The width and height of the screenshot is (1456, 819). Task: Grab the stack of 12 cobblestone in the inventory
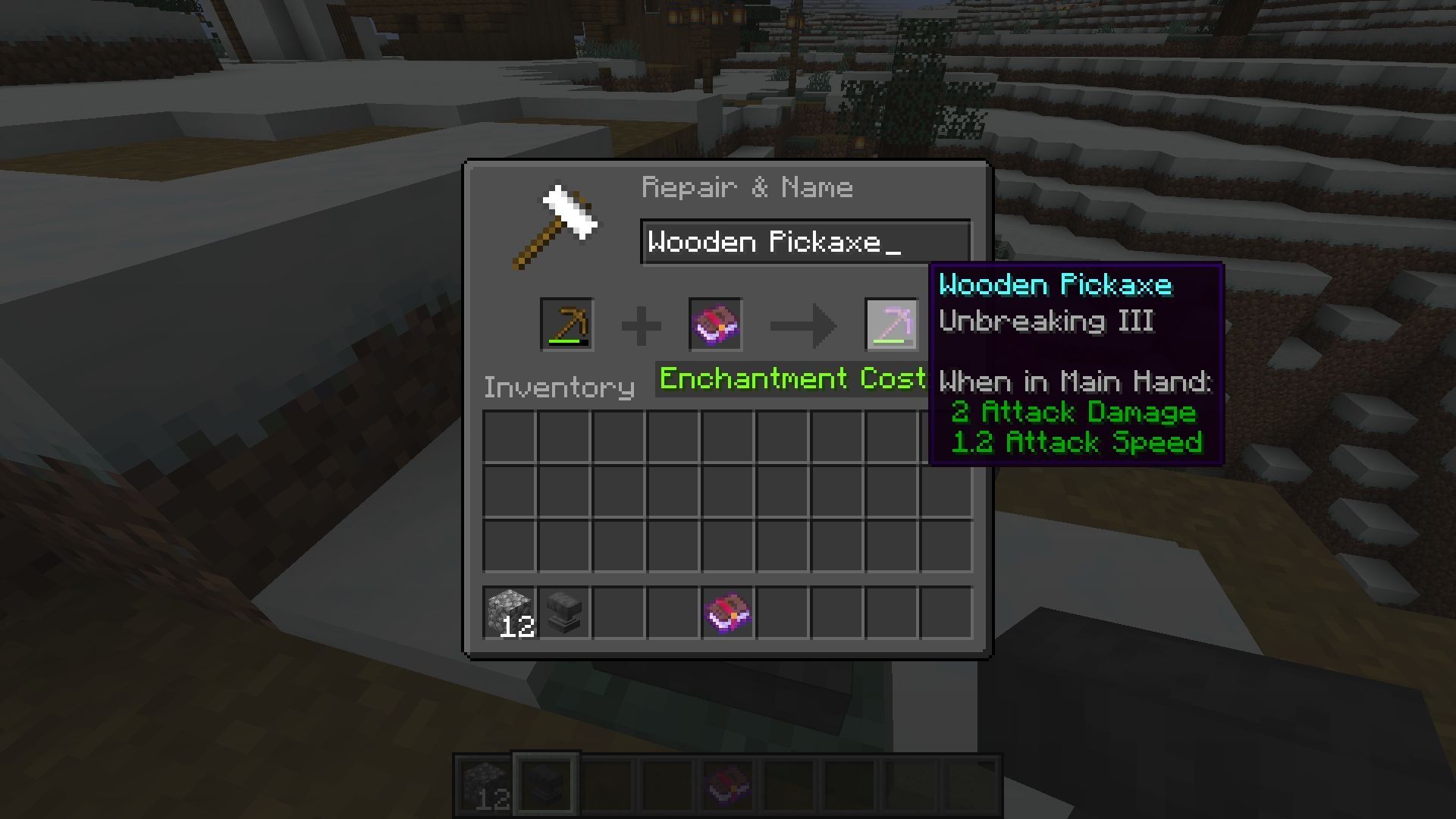coord(510,613)
